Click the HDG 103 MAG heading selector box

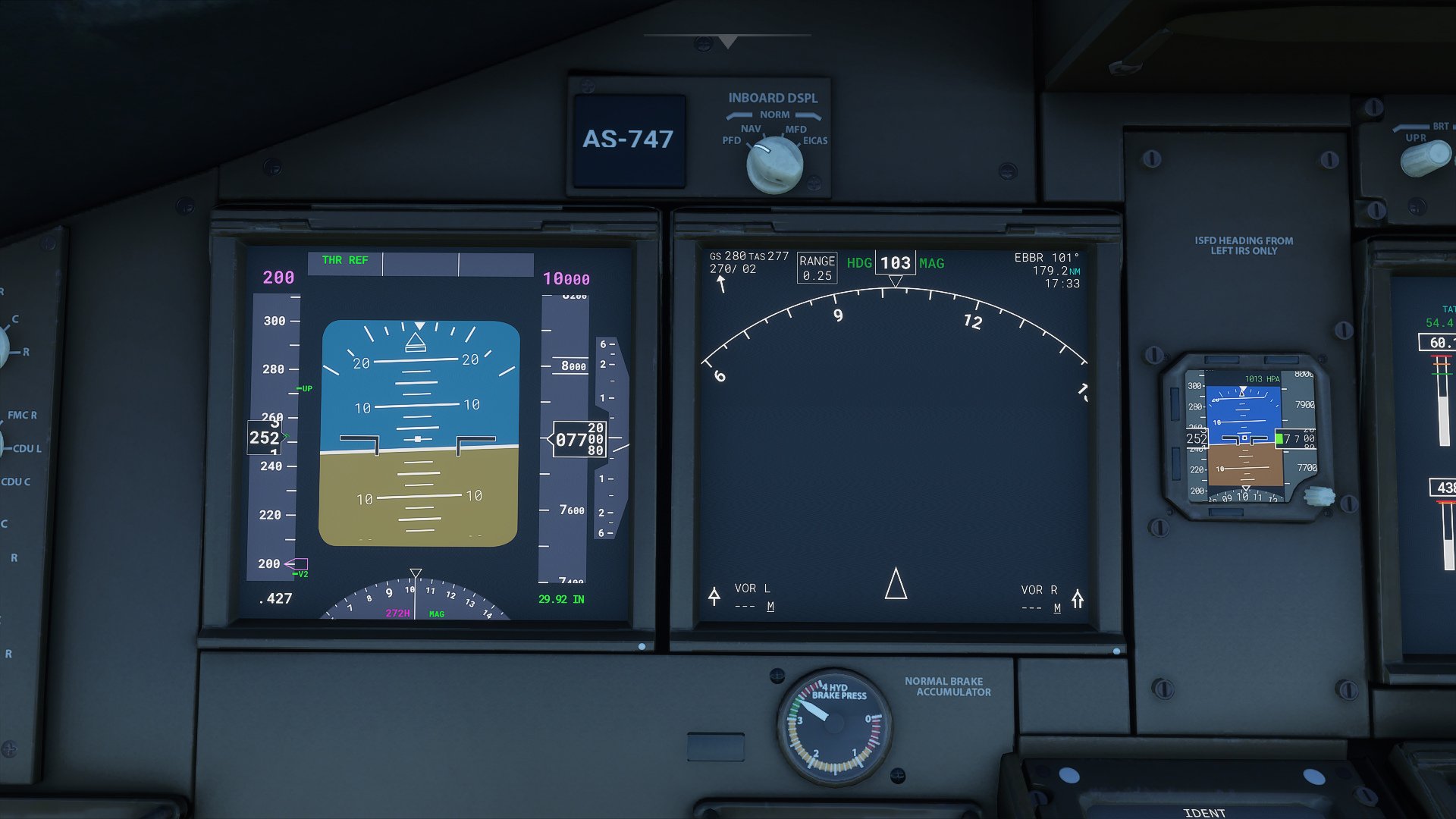pyautogui.click(x=895, y=263)
